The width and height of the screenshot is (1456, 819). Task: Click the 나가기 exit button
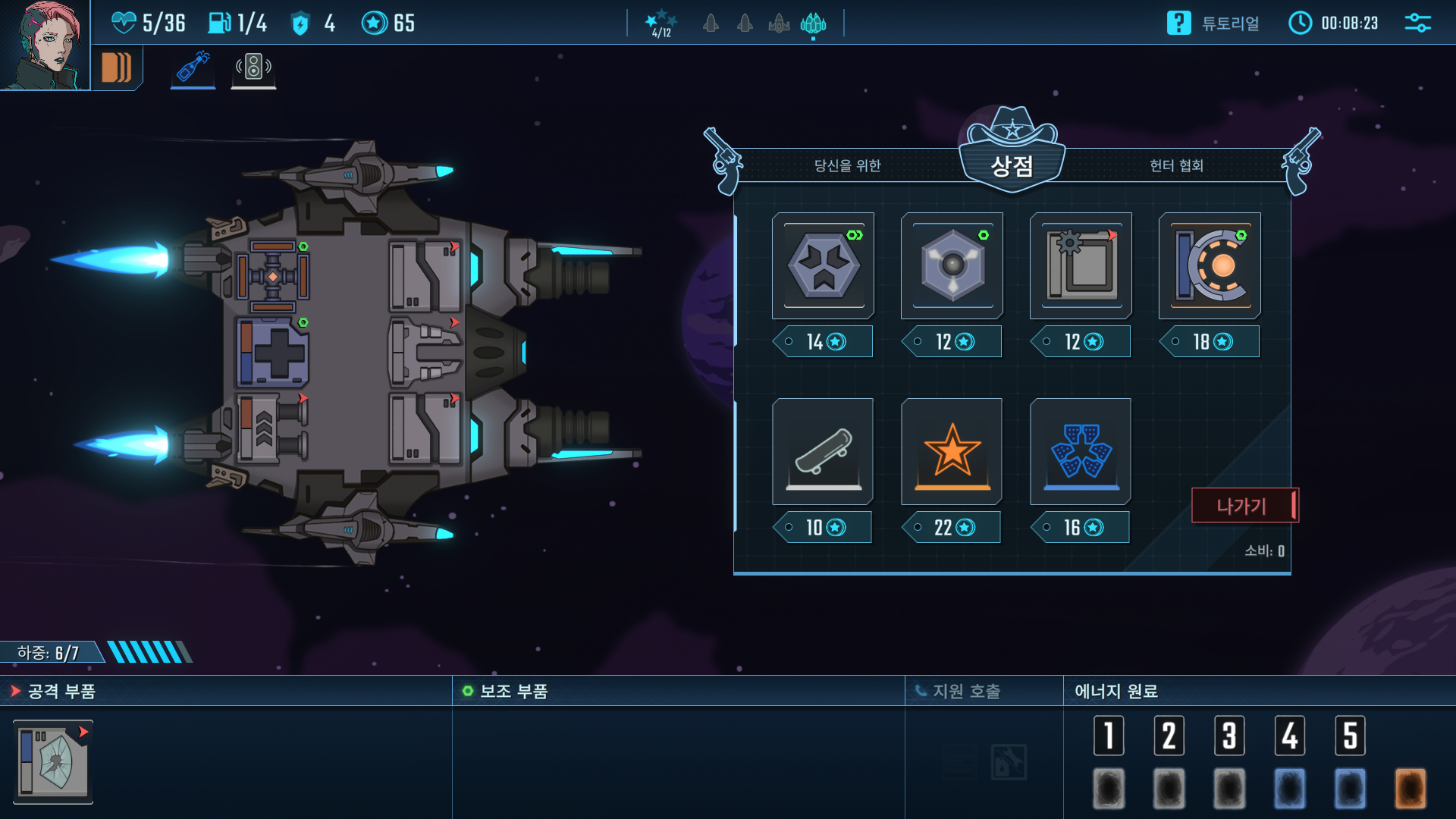1244,506
